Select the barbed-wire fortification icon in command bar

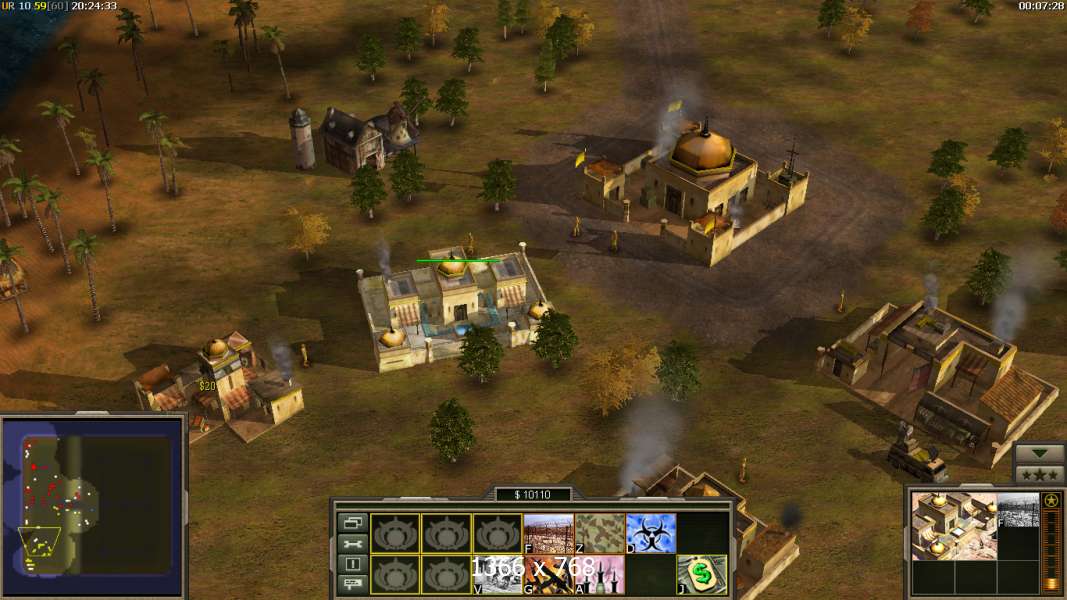coord(548,533)
